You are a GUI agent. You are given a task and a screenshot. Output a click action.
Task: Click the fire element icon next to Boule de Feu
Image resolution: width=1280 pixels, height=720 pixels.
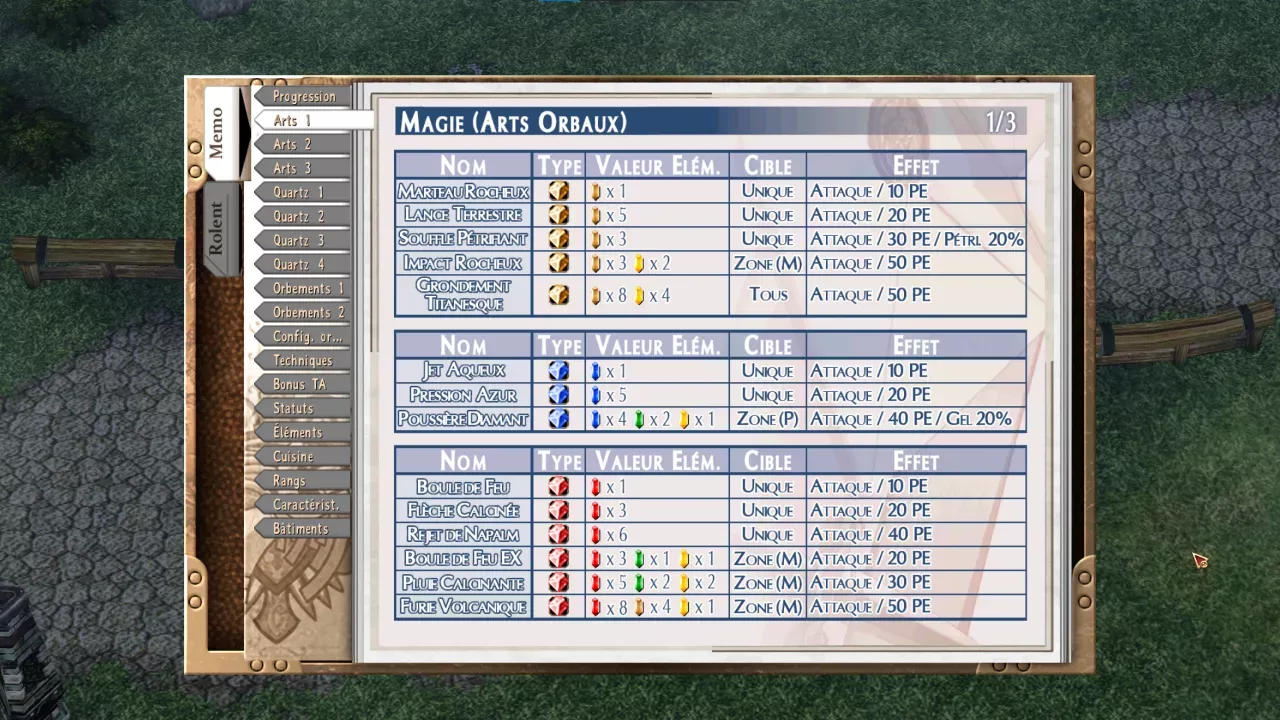coord(558,486)
